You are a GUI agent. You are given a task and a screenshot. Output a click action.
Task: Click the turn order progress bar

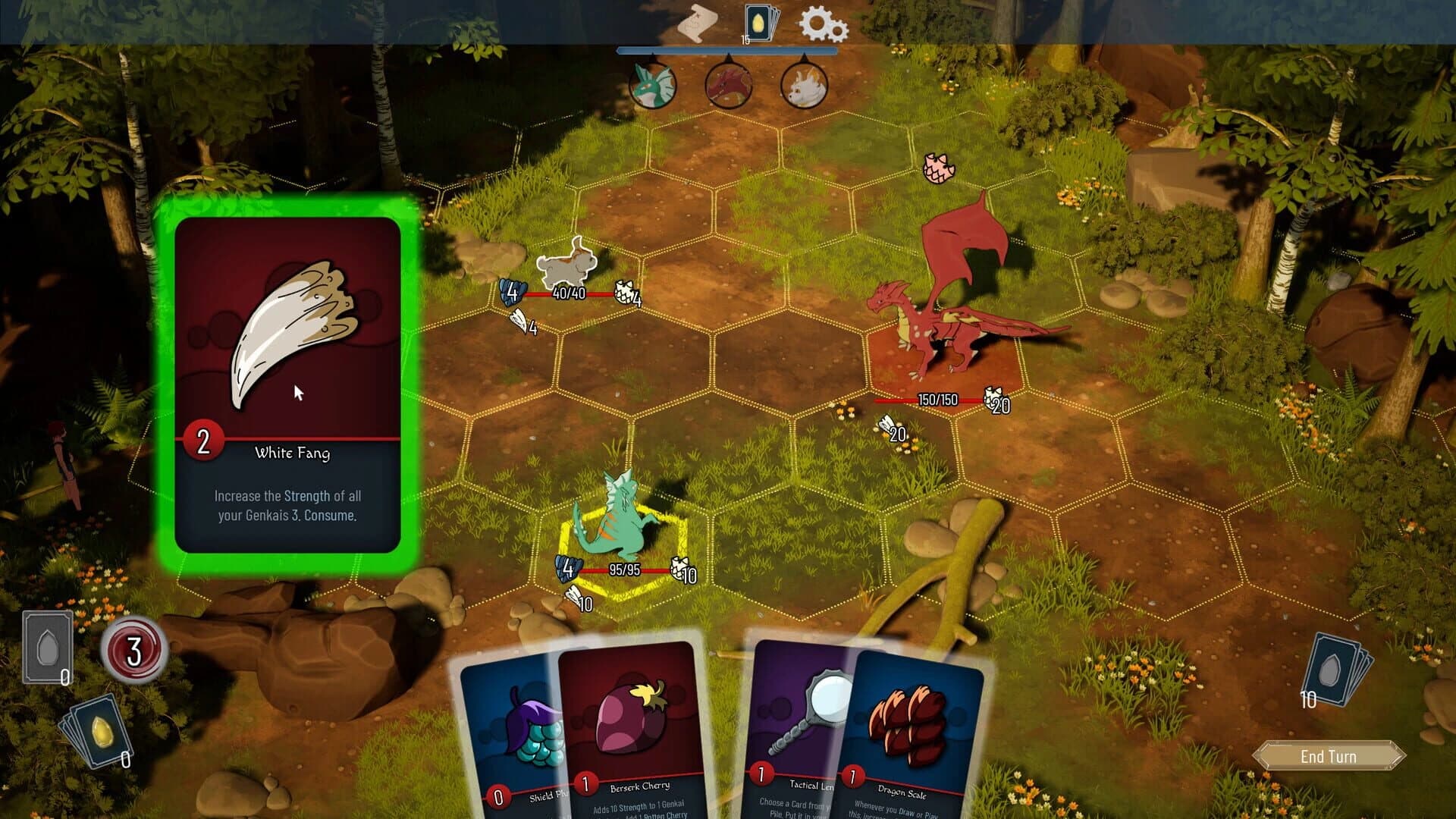(x=726, y=52)
